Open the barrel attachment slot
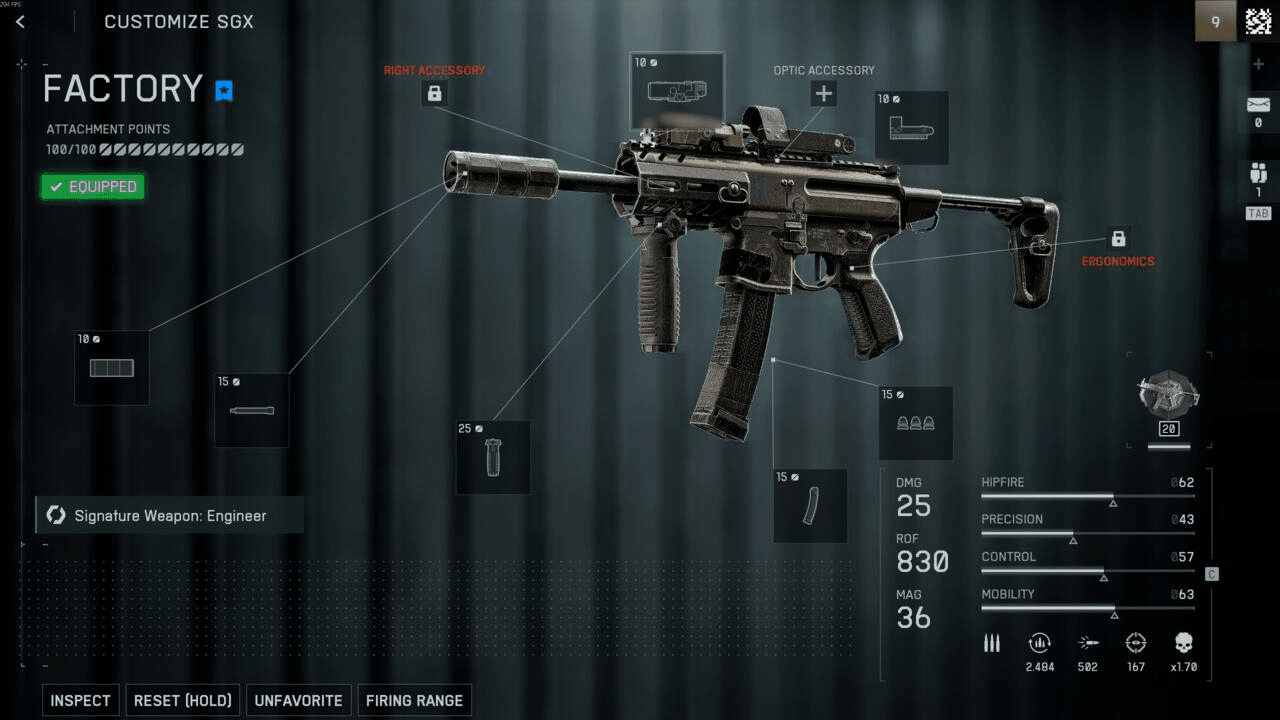The width and height of the screenshot is (1280, 720). pyautogui.click(x=251, y=410)
